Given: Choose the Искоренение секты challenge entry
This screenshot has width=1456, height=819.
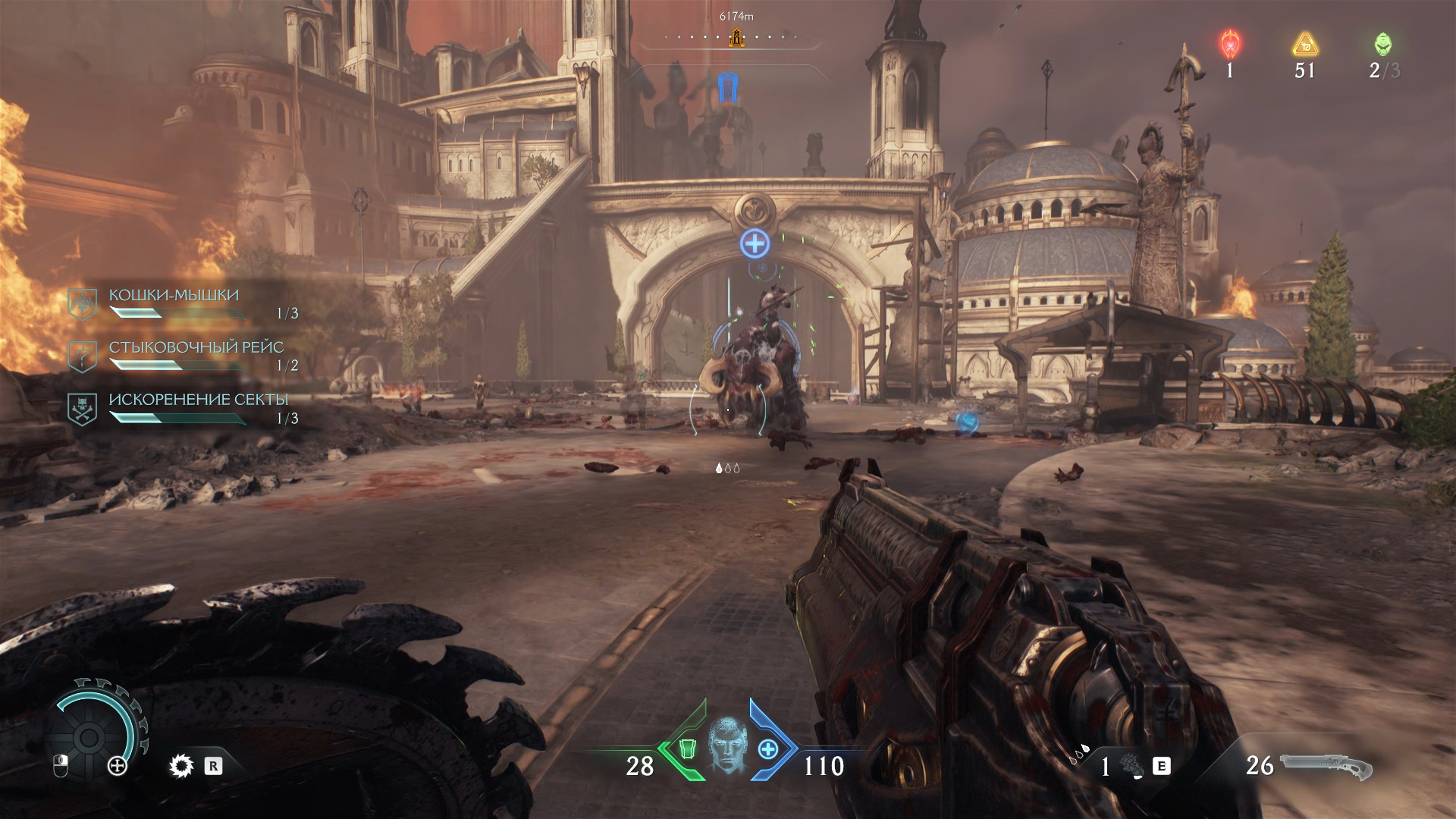Looking at the screenshot, I should [x=199, y=400].
